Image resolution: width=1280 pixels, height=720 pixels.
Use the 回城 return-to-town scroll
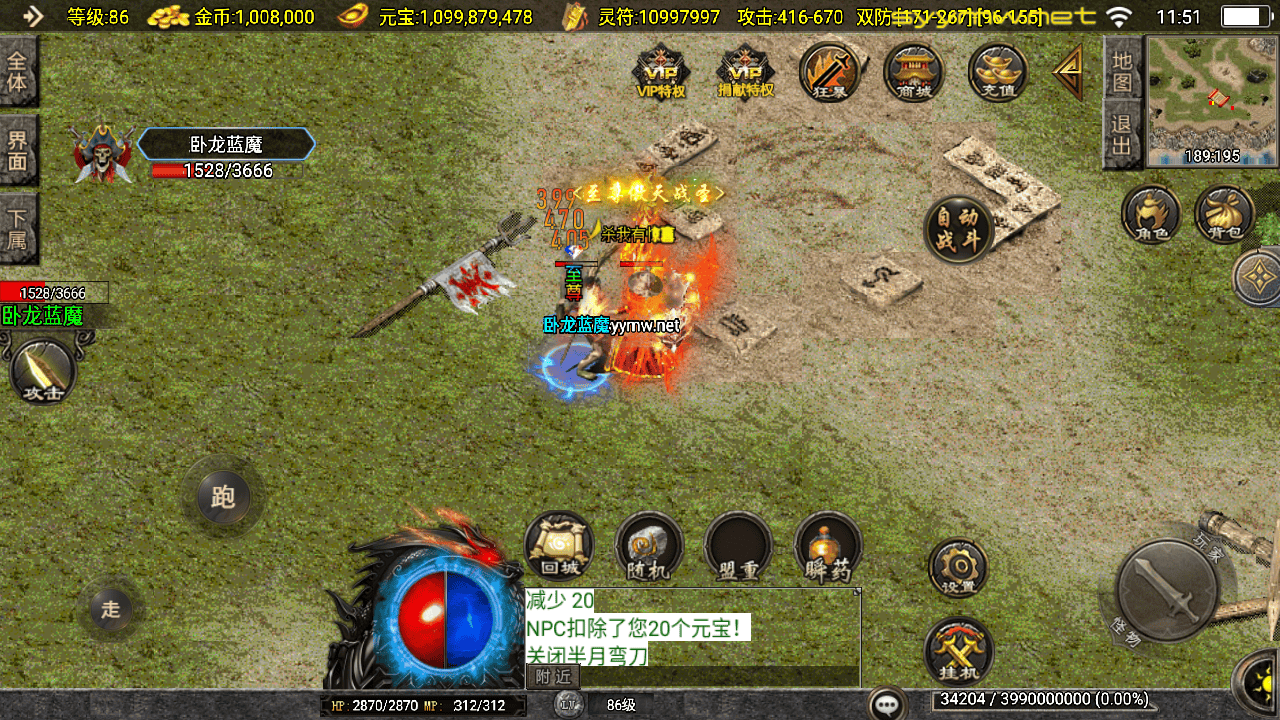tap(559, 547)
